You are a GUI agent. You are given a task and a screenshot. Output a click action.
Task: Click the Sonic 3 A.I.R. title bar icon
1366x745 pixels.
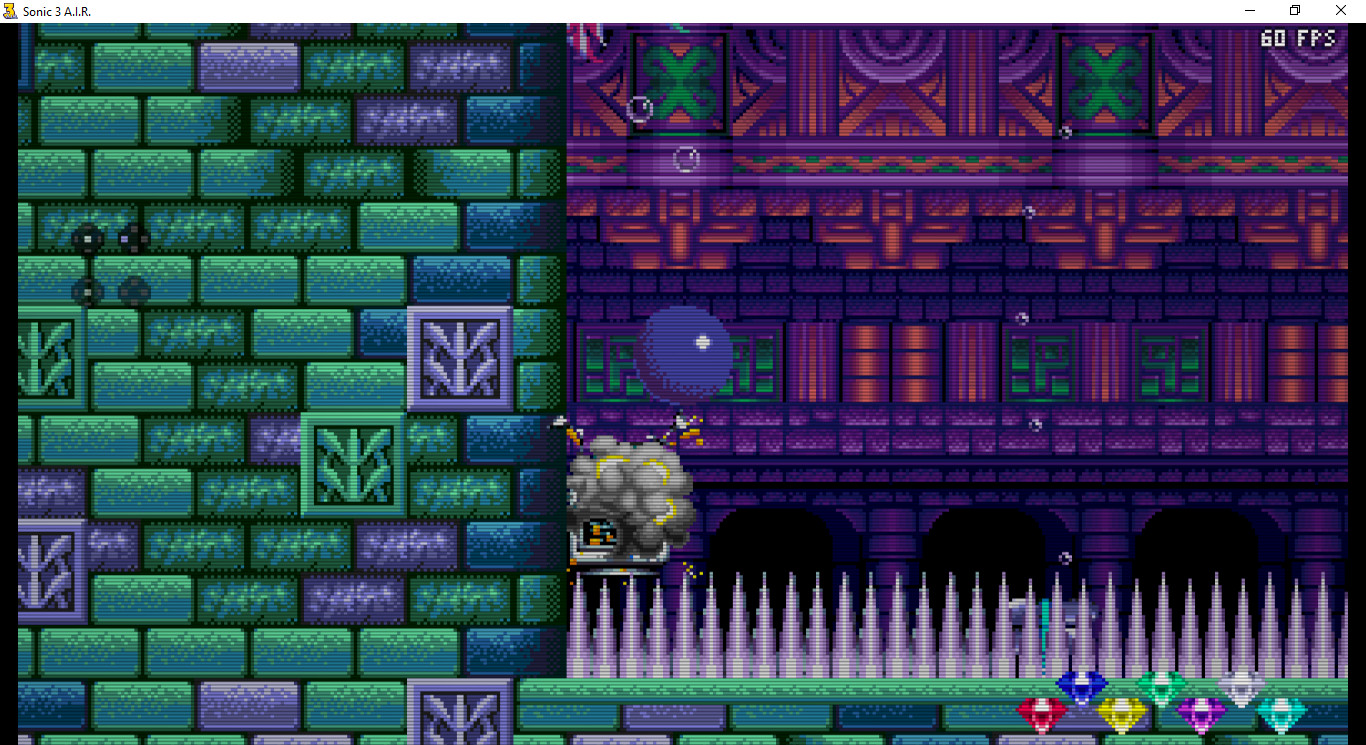[x=9, y=10]
